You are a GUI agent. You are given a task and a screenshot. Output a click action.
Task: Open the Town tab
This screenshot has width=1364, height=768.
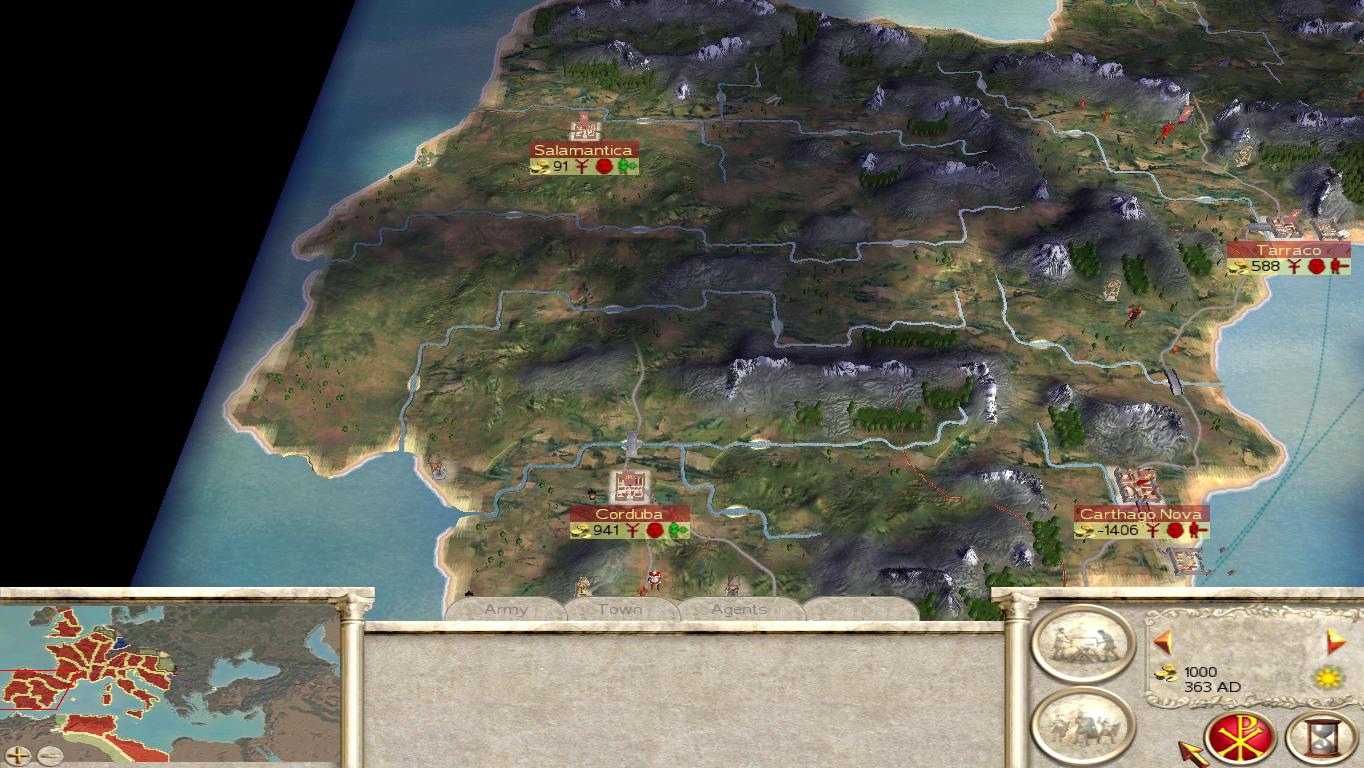point(620,609)
